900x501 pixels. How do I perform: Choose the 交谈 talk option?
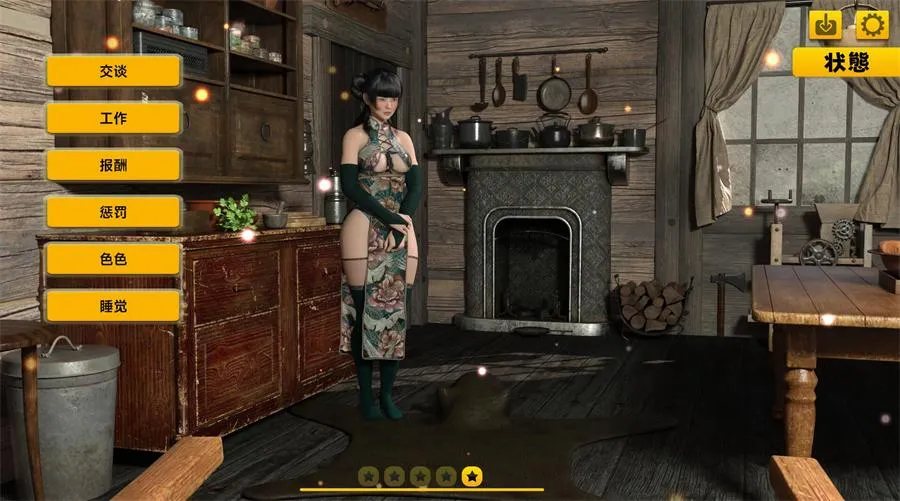point(114,71)
